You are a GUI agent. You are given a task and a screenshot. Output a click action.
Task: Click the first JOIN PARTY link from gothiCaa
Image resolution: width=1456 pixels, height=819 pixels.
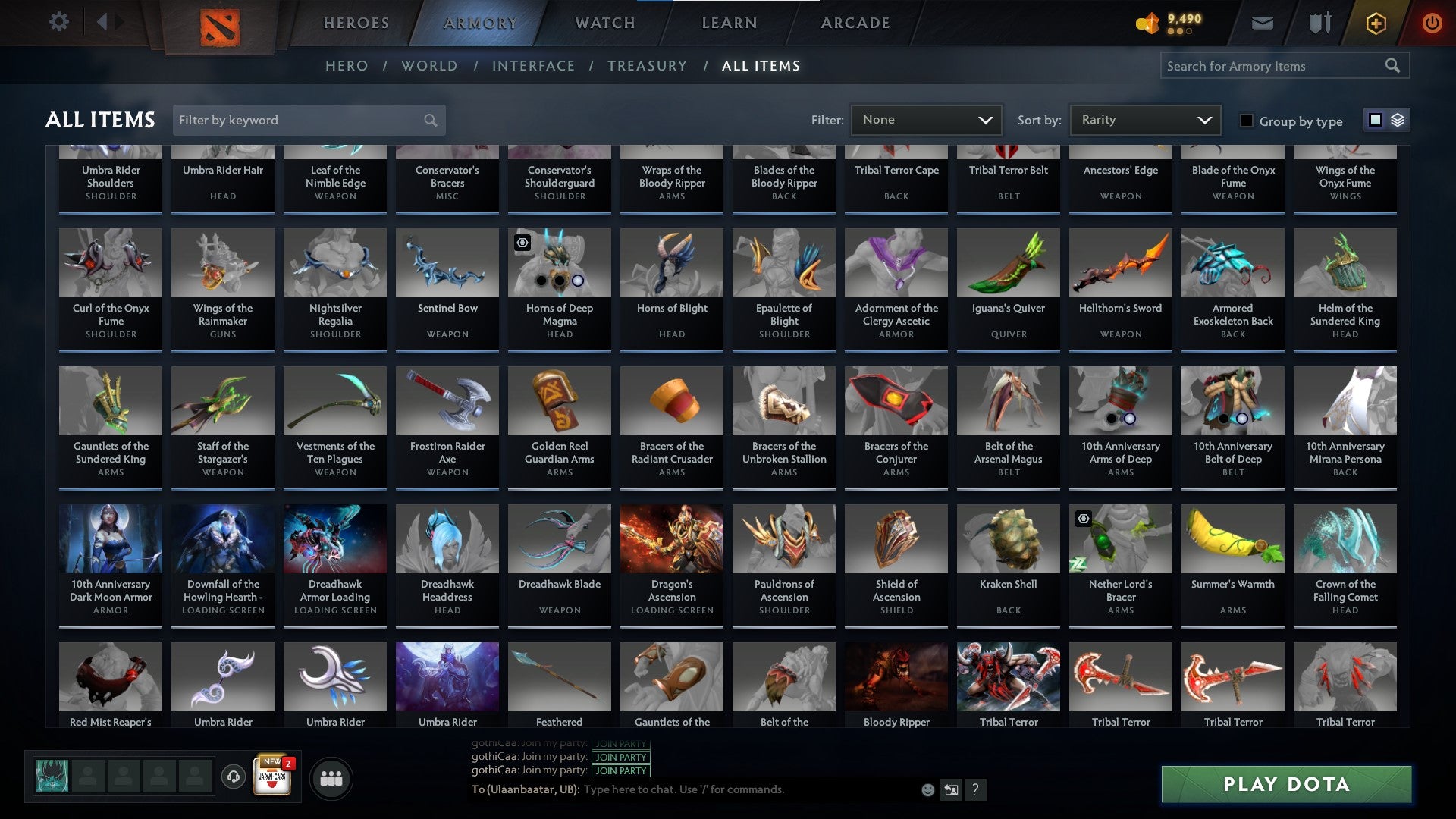click(620, 743)
